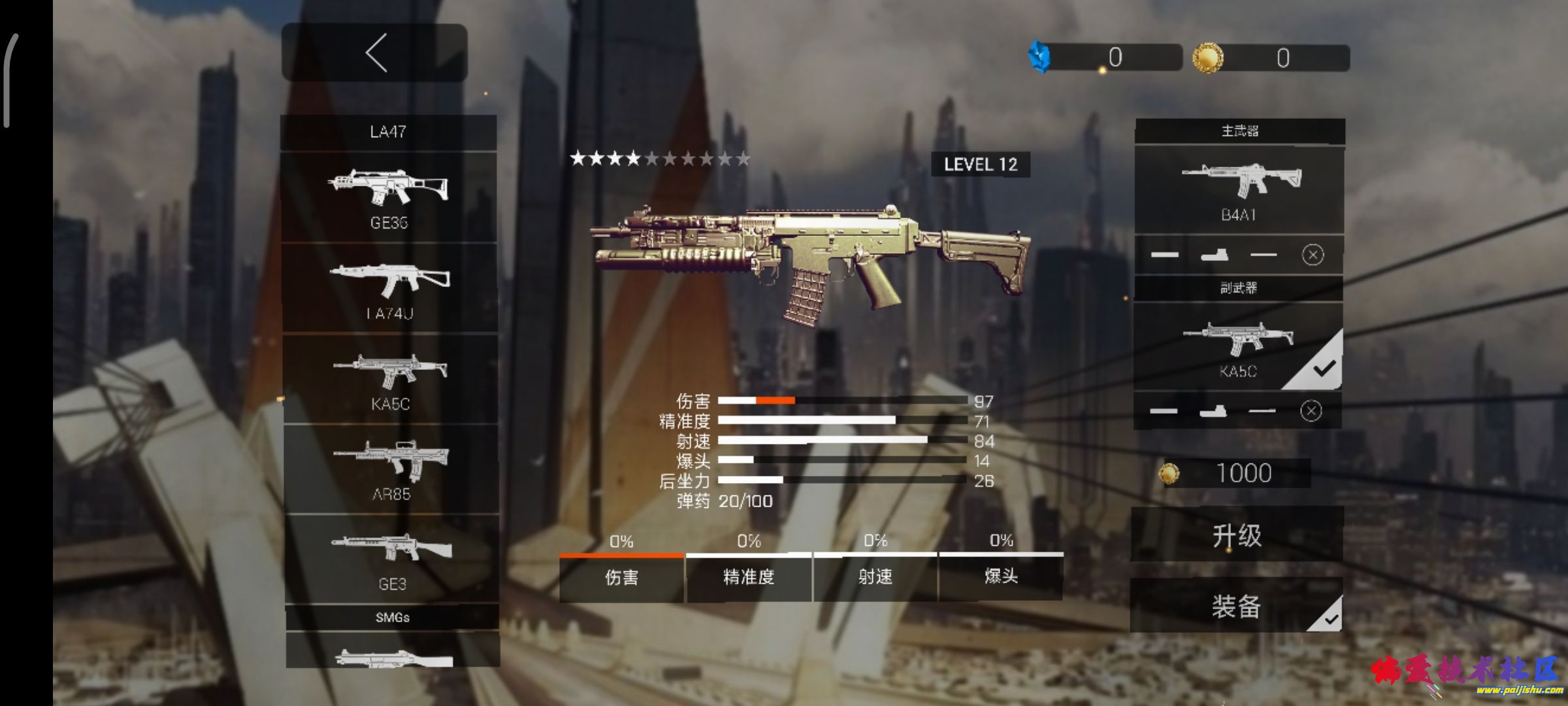This screenshot has height=706, width=1568.
Task: Pick the KA5C rifle in the weapon list
Action: [390, 379]
